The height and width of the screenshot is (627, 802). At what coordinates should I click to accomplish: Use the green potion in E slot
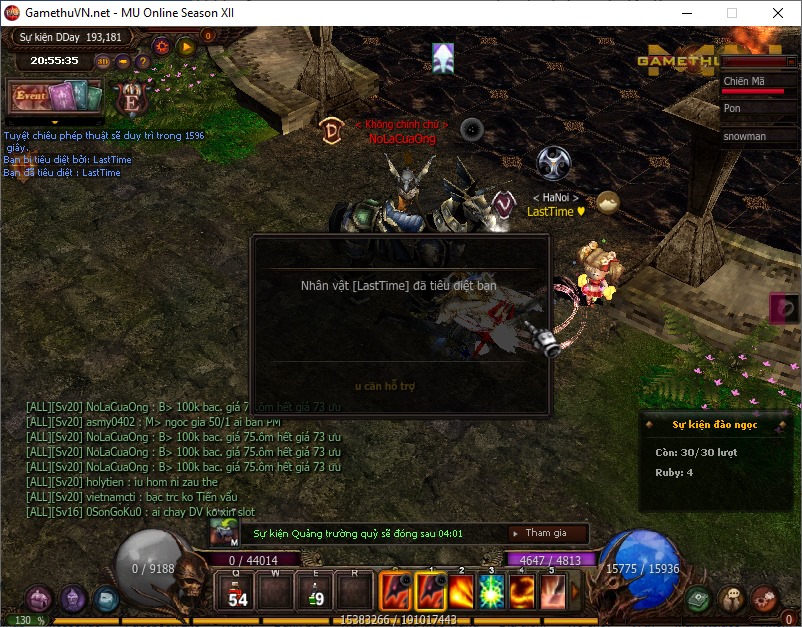pyautogui.click(x=315, y=590)
